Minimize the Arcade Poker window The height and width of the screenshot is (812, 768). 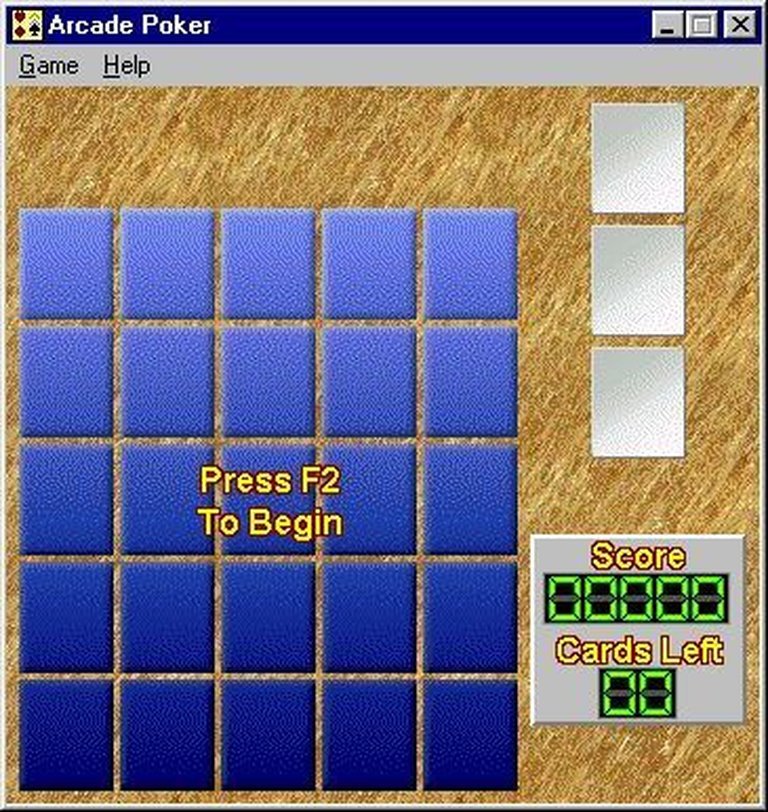(x=668, y=25)
